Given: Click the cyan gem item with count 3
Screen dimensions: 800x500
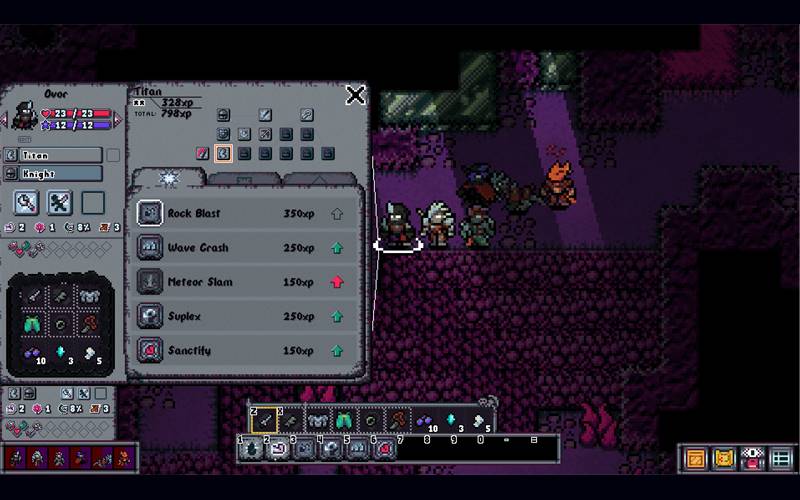Looking at the screenshot, I should (x=62, y=354).
